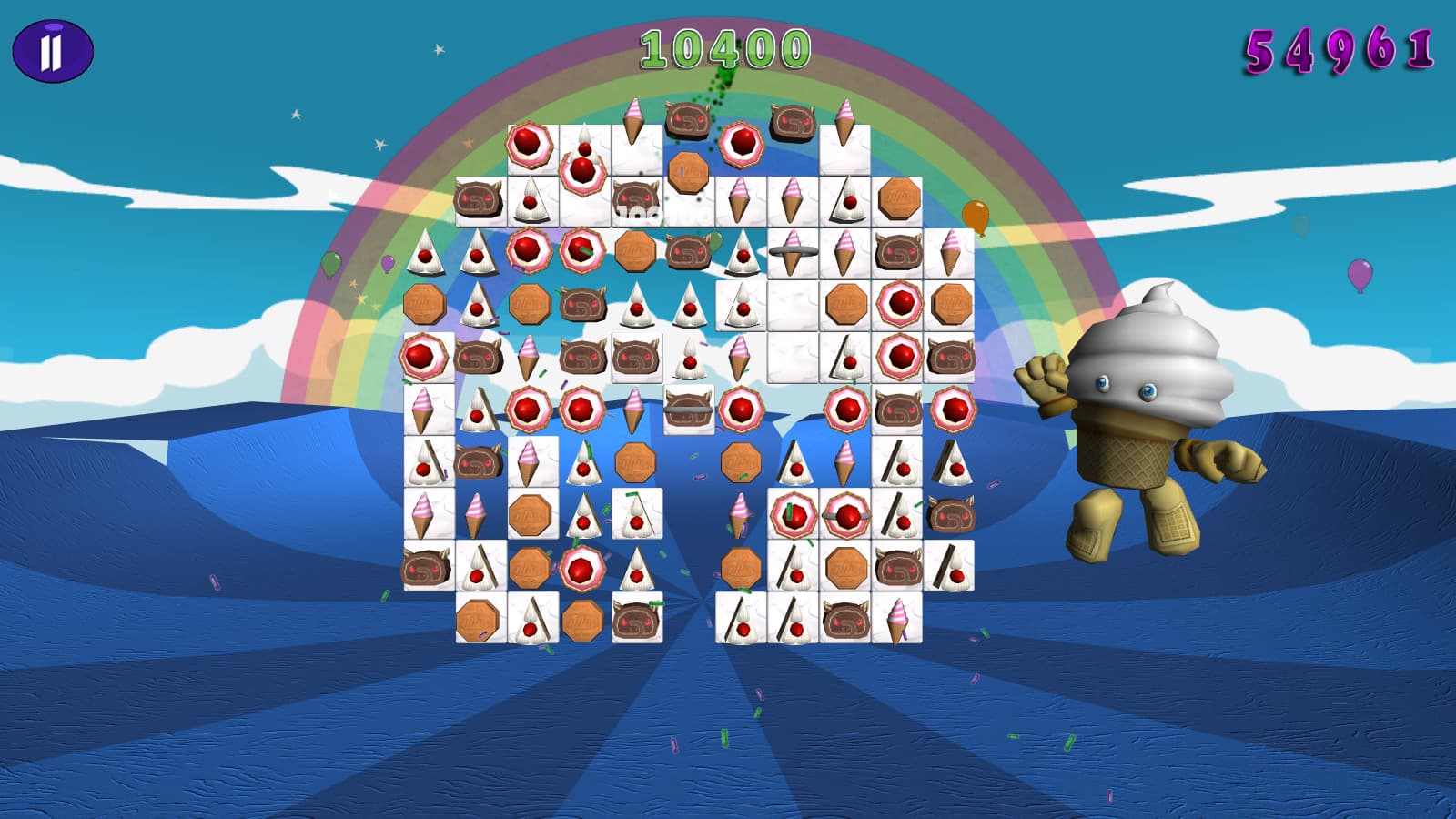Viewport: 1456px width, 819px height.
Task: Pop the green balloon on the left side
Action: point(329,264)
